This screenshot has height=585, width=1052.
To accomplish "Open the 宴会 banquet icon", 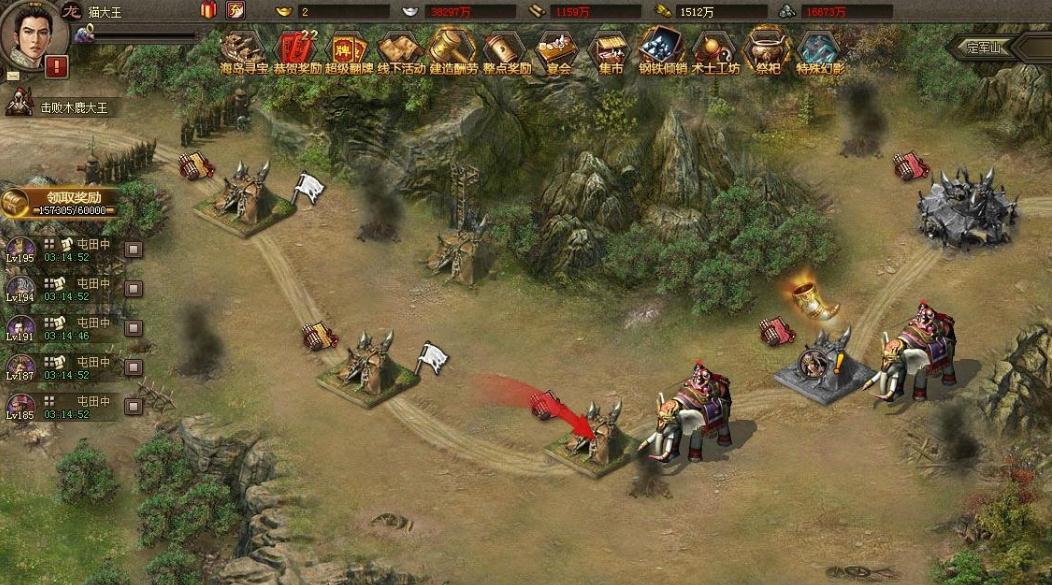I will tap(557, 50).
